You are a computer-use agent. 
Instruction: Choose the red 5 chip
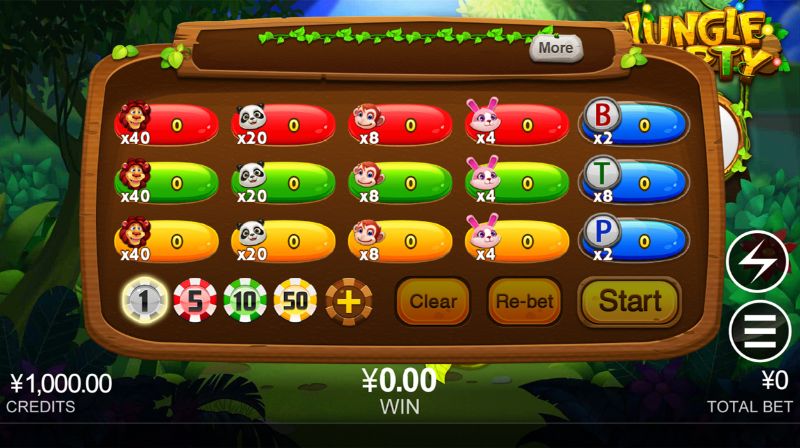click(x=195, y=300)
